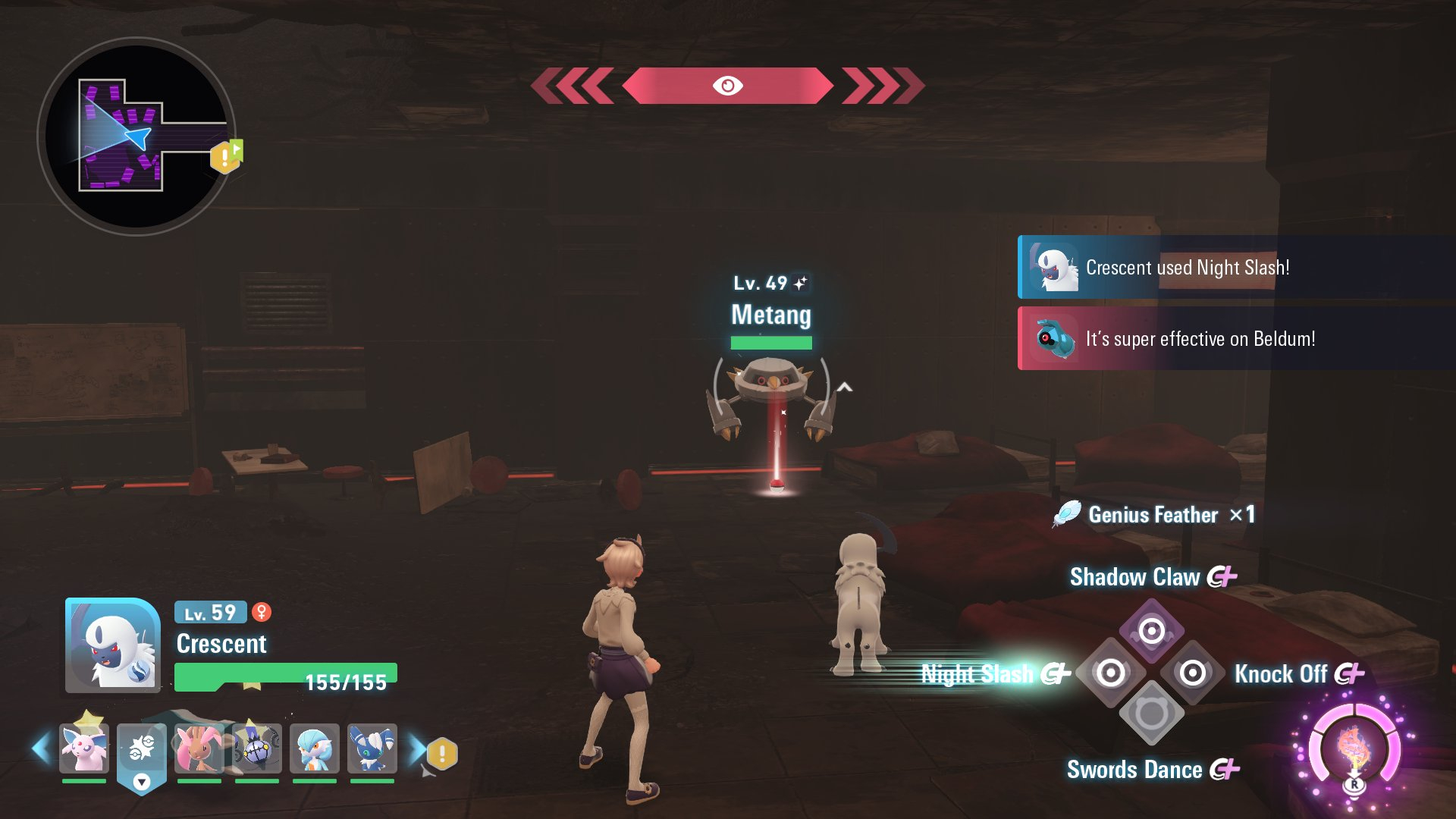Send out Chandelure from the party
The width and height of the screenshot is (1456, 819).
257,748
